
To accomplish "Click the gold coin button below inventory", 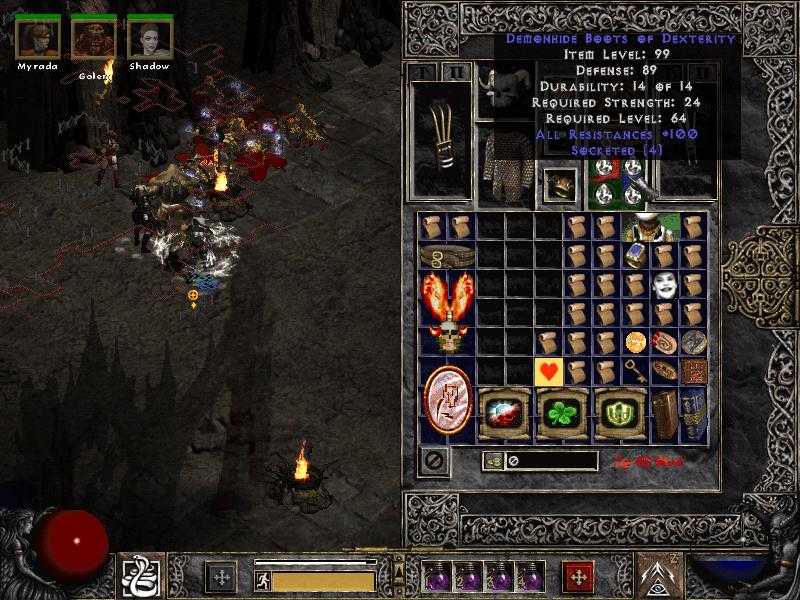I will (492, 461).
